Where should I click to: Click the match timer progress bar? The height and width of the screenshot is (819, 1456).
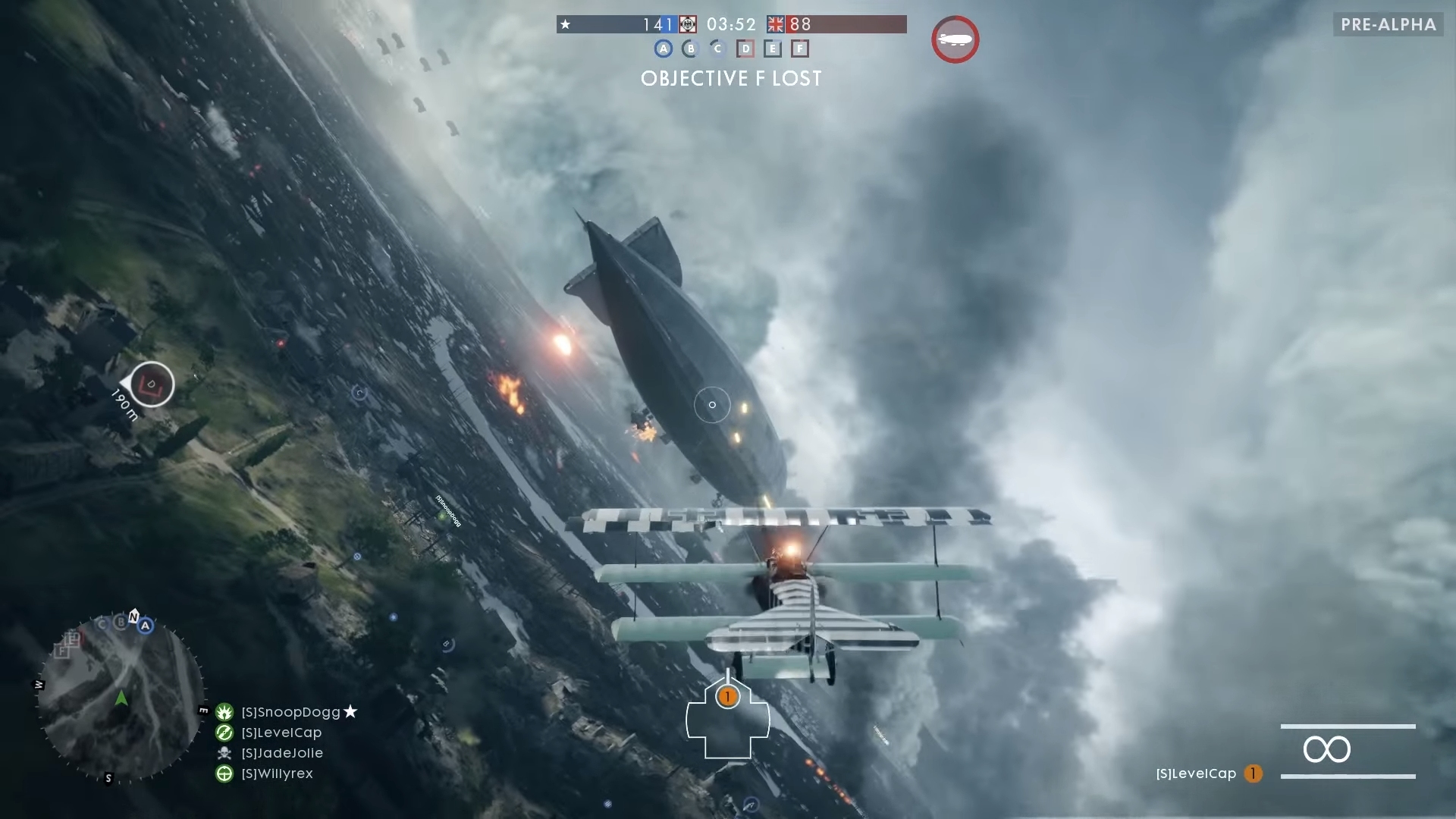pos(730,24)
